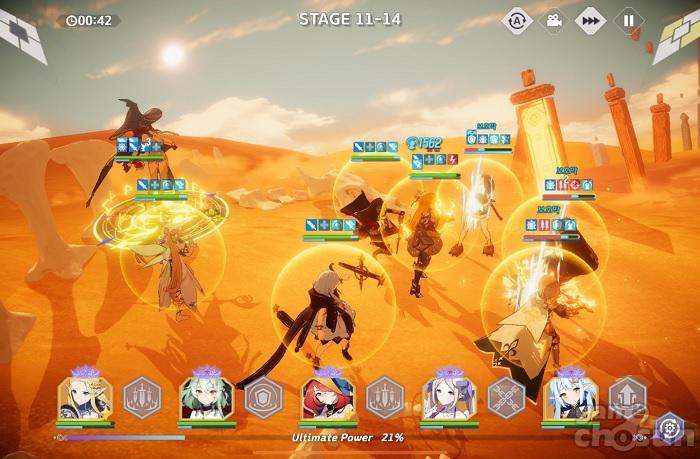Change battle speed with fast-forward button
700x459 pixels.
pyautogui.click(x=591, y=20)
